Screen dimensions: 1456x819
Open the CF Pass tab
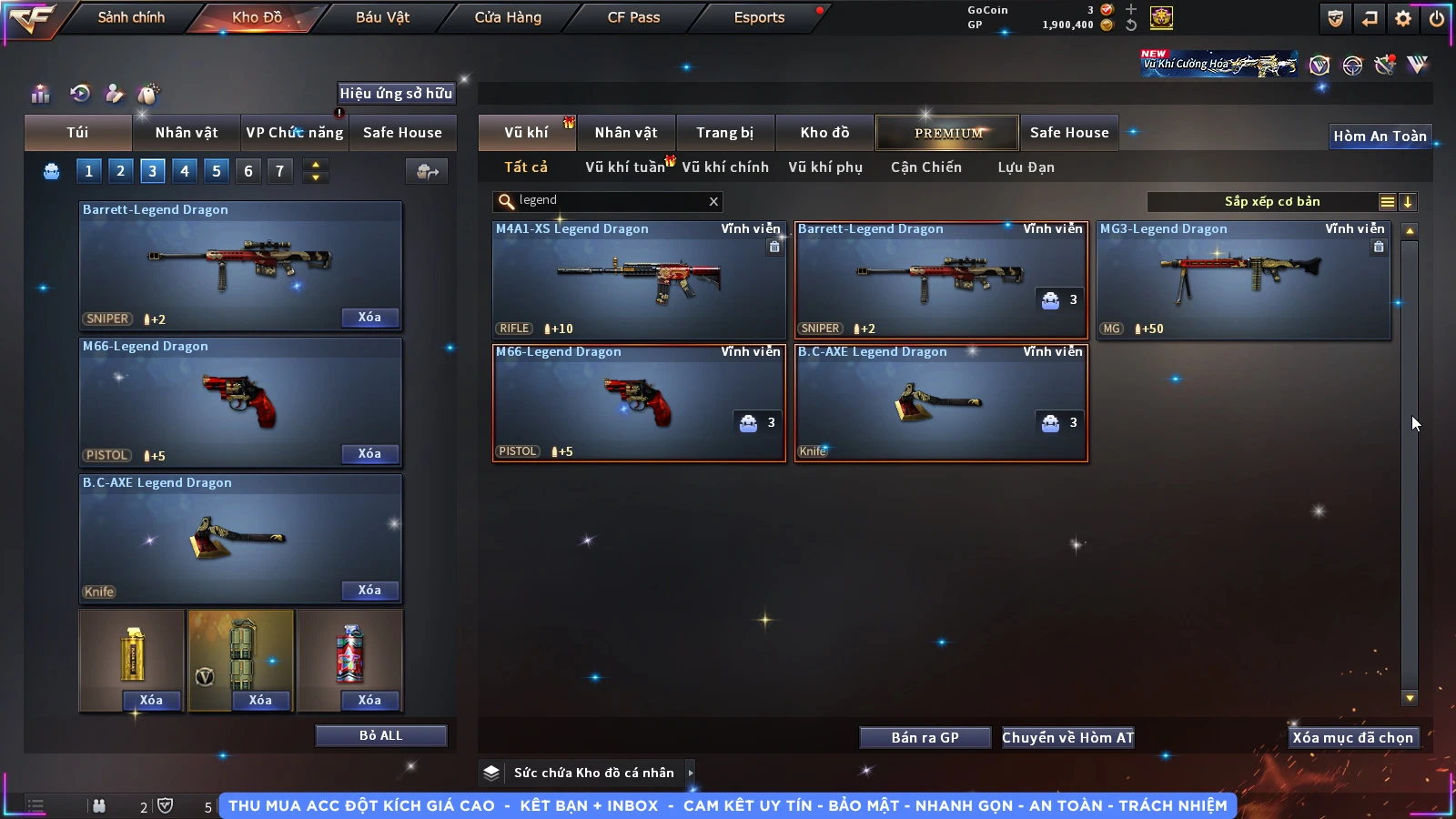(x=633, y=17)
